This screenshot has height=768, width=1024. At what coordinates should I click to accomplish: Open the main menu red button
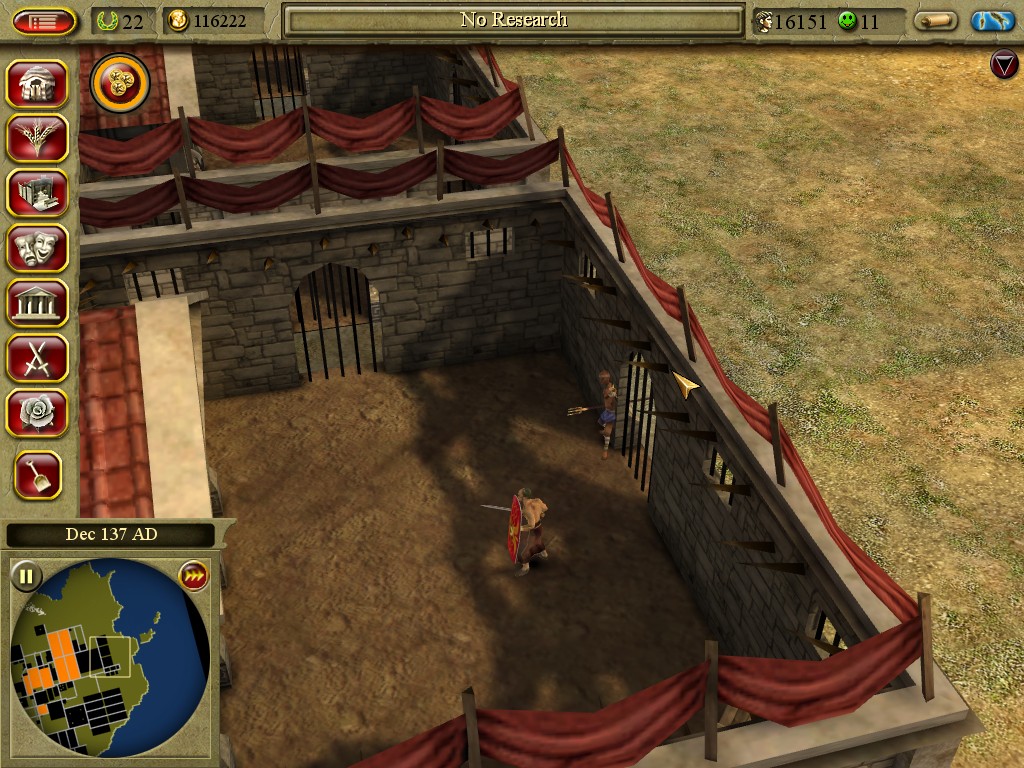click(x=44, y=21)
